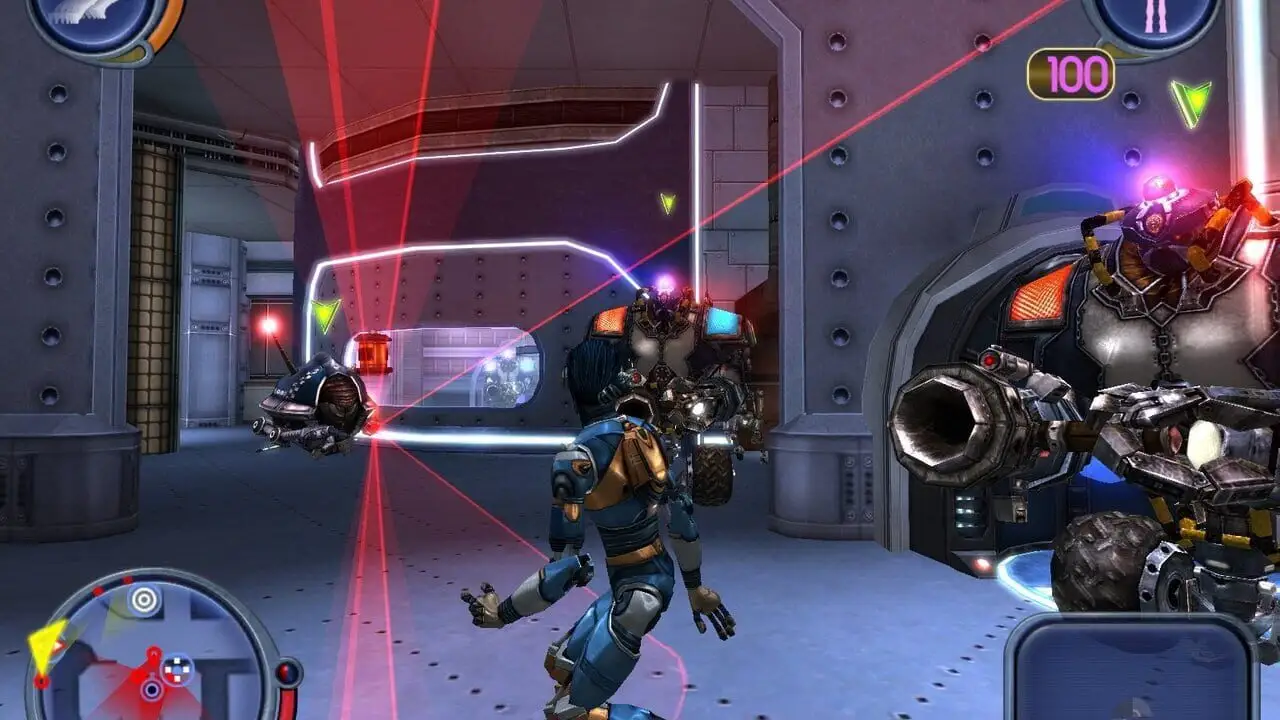
Task: Select the checkered marker on the radar
Action: 178,668
